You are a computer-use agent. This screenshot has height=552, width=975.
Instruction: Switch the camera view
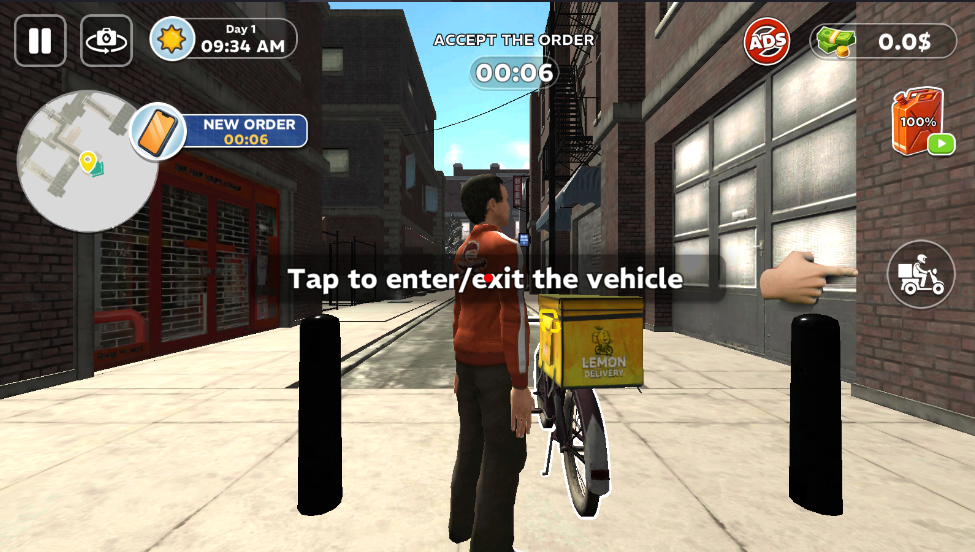click(106, 41)
